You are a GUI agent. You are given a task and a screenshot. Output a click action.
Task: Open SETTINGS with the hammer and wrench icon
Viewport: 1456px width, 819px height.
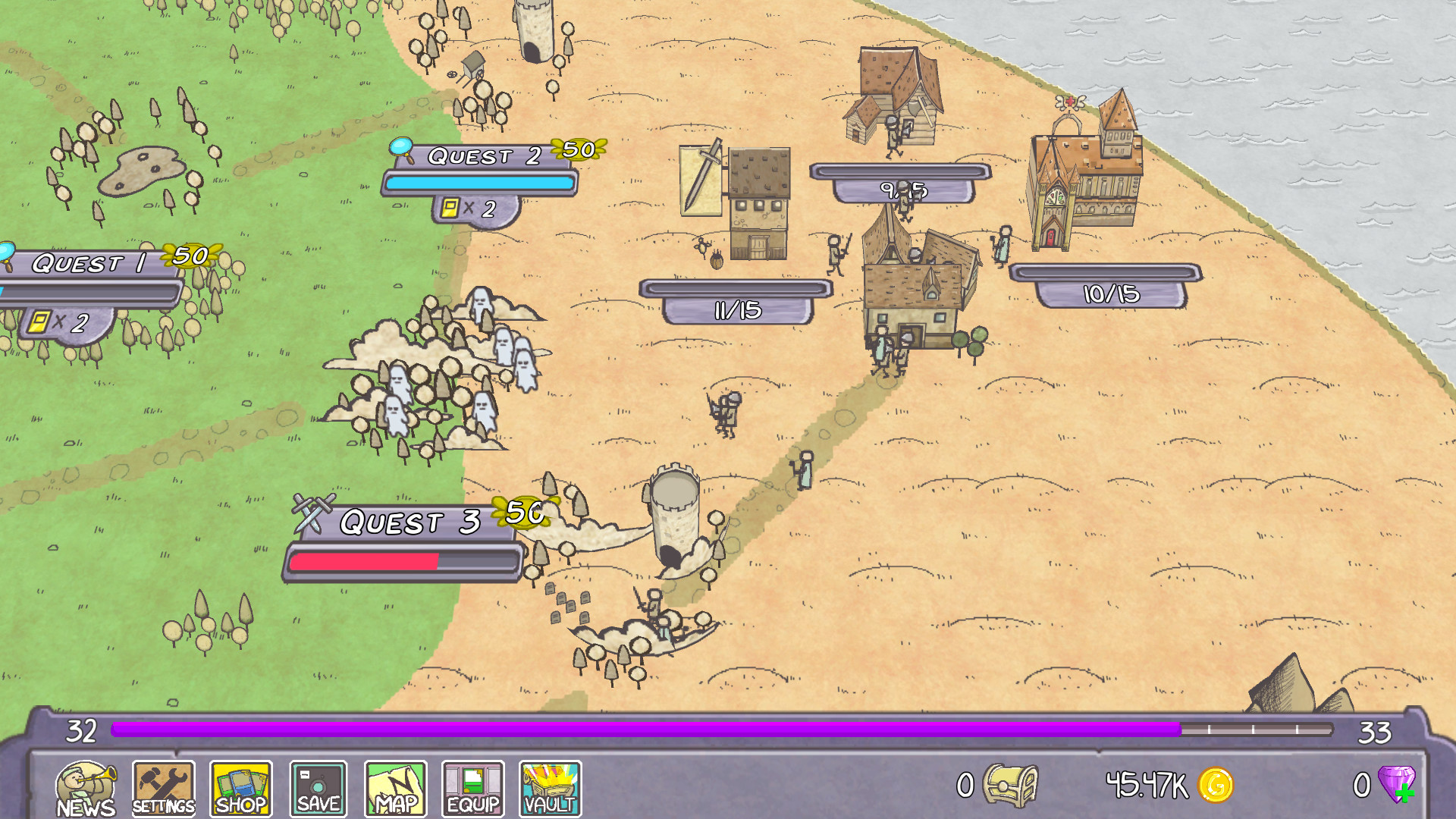click(x=163, y=786)
